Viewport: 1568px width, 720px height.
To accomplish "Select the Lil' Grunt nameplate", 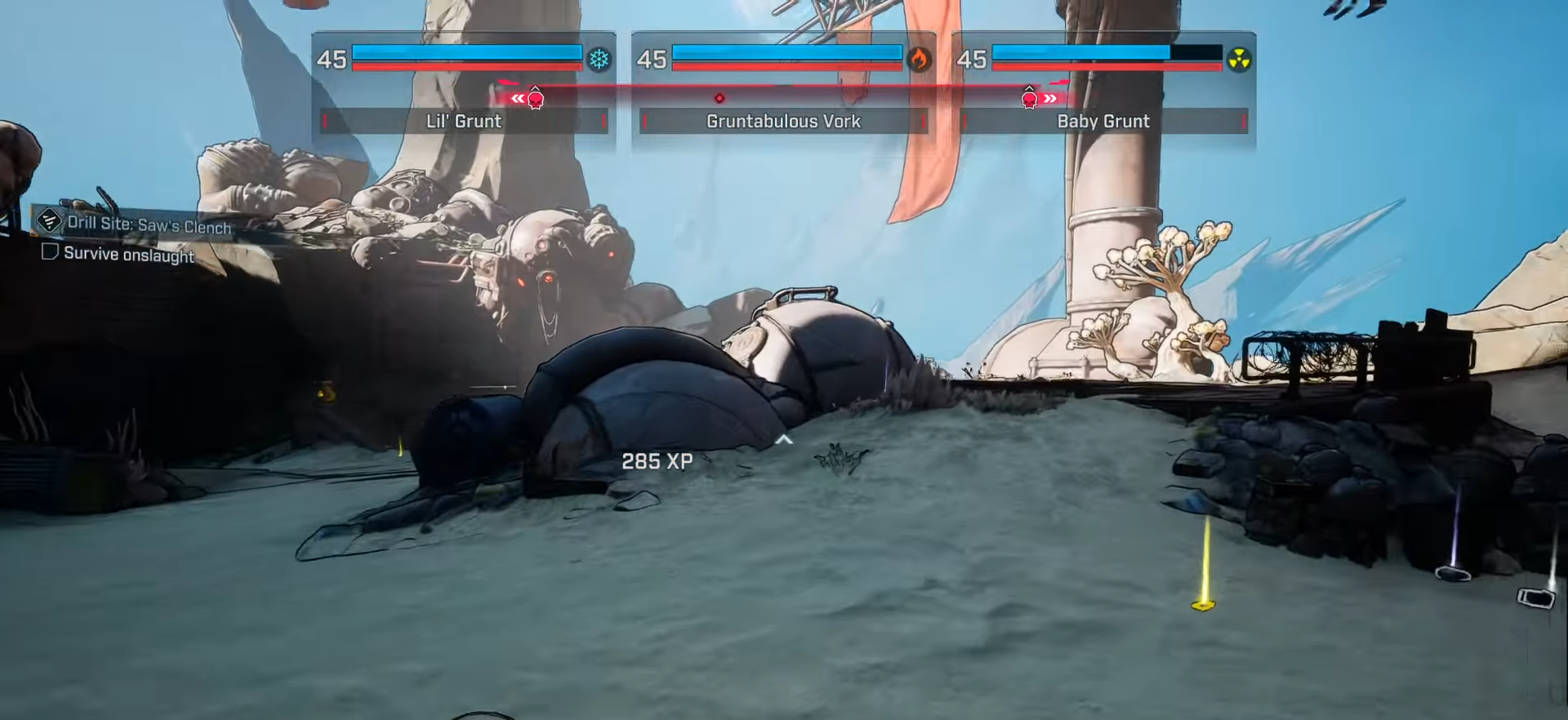I will point(463,121).
